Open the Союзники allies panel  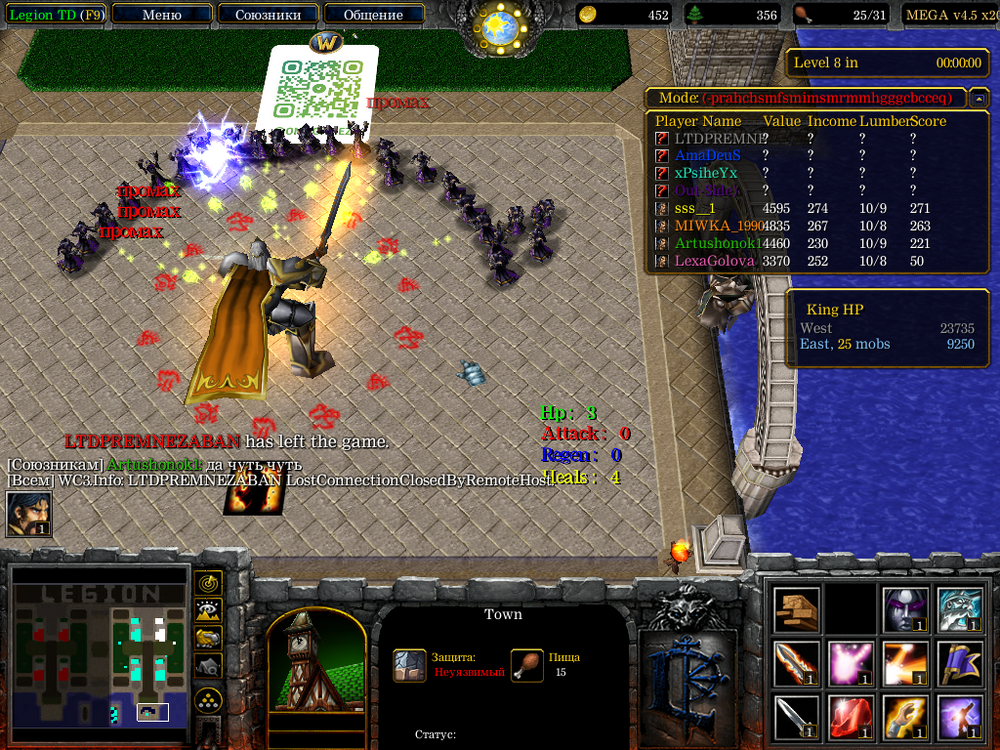pos(267,15)
